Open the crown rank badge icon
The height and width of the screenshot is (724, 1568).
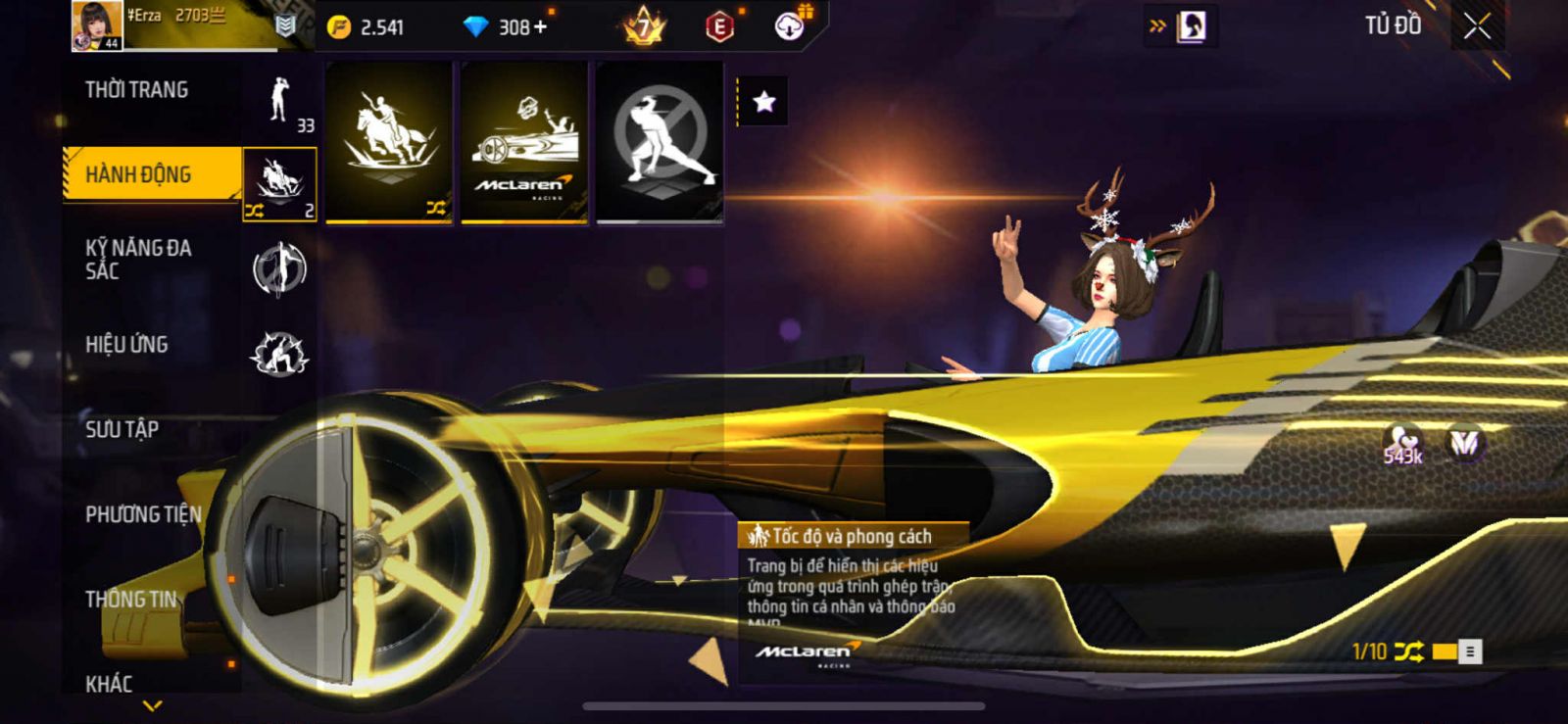[x=644, y=27]
